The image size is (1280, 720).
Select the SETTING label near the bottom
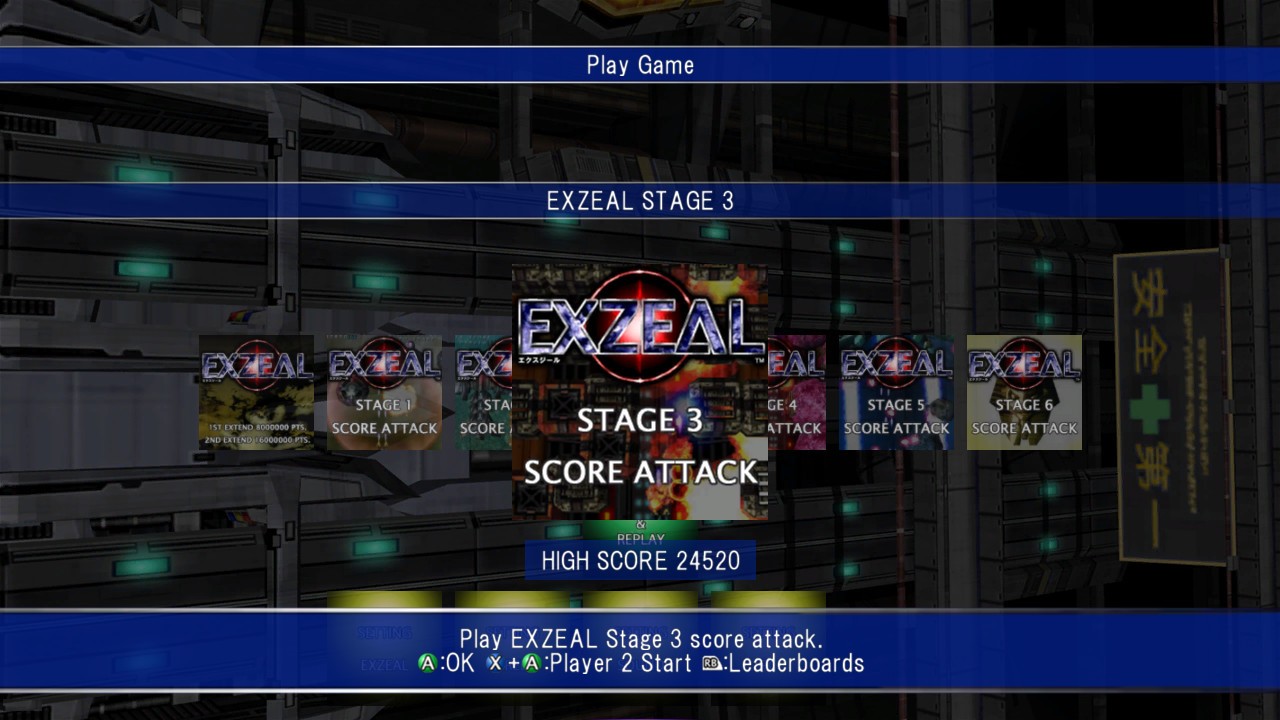click(388, 633)
